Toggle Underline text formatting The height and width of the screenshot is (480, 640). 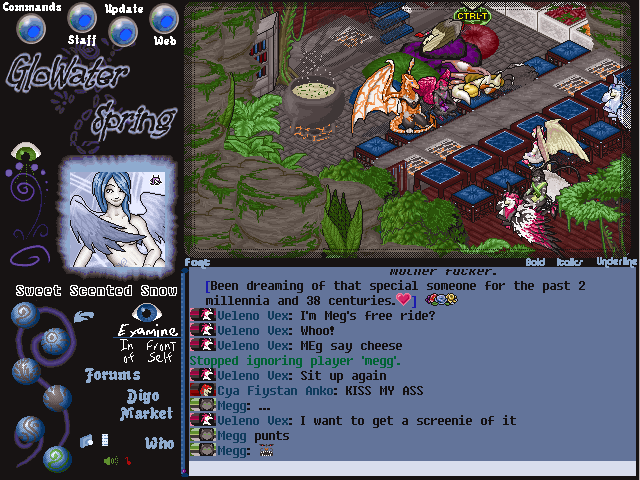(616, 262)
